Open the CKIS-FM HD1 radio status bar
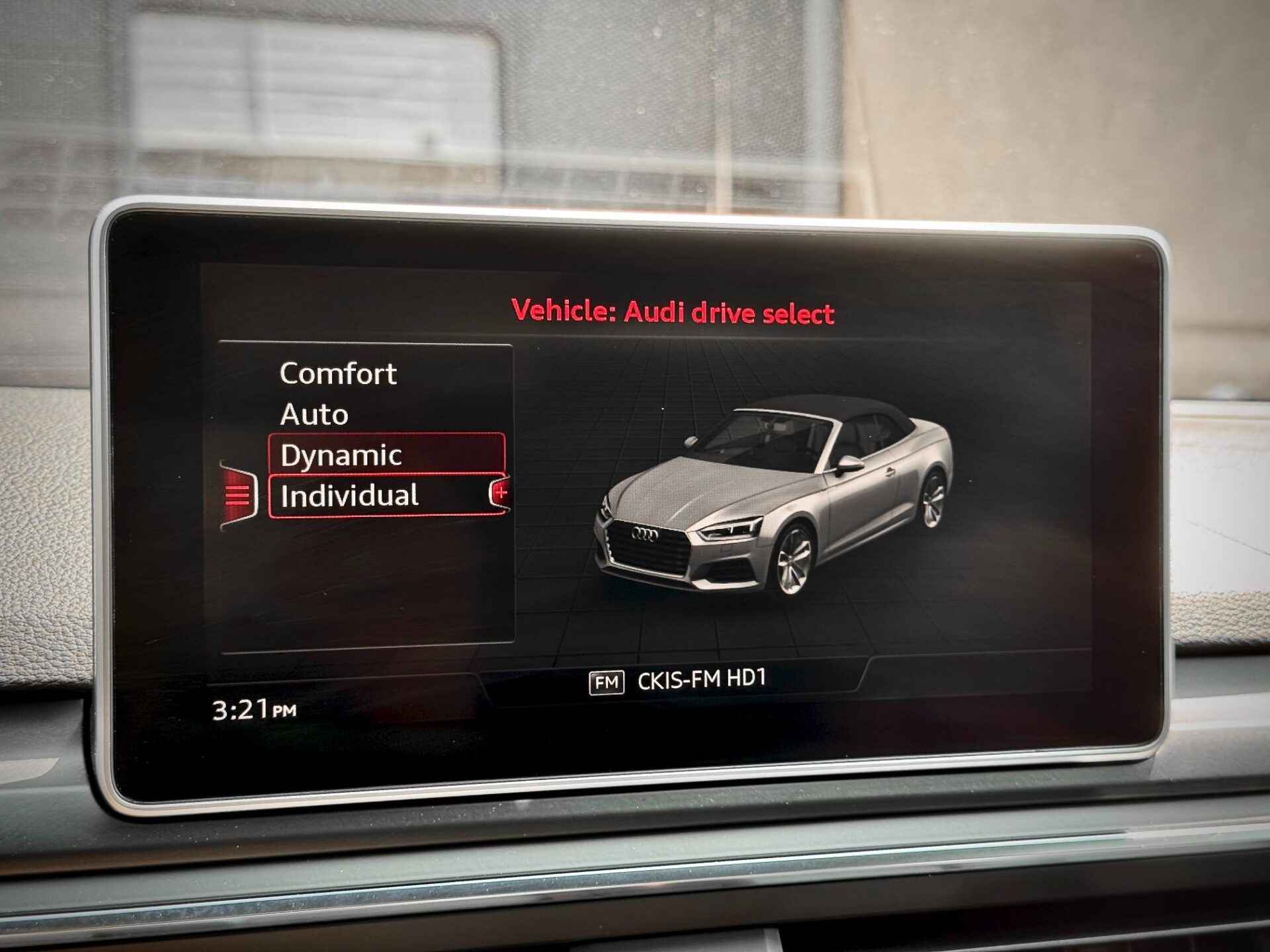 [677, 680]
